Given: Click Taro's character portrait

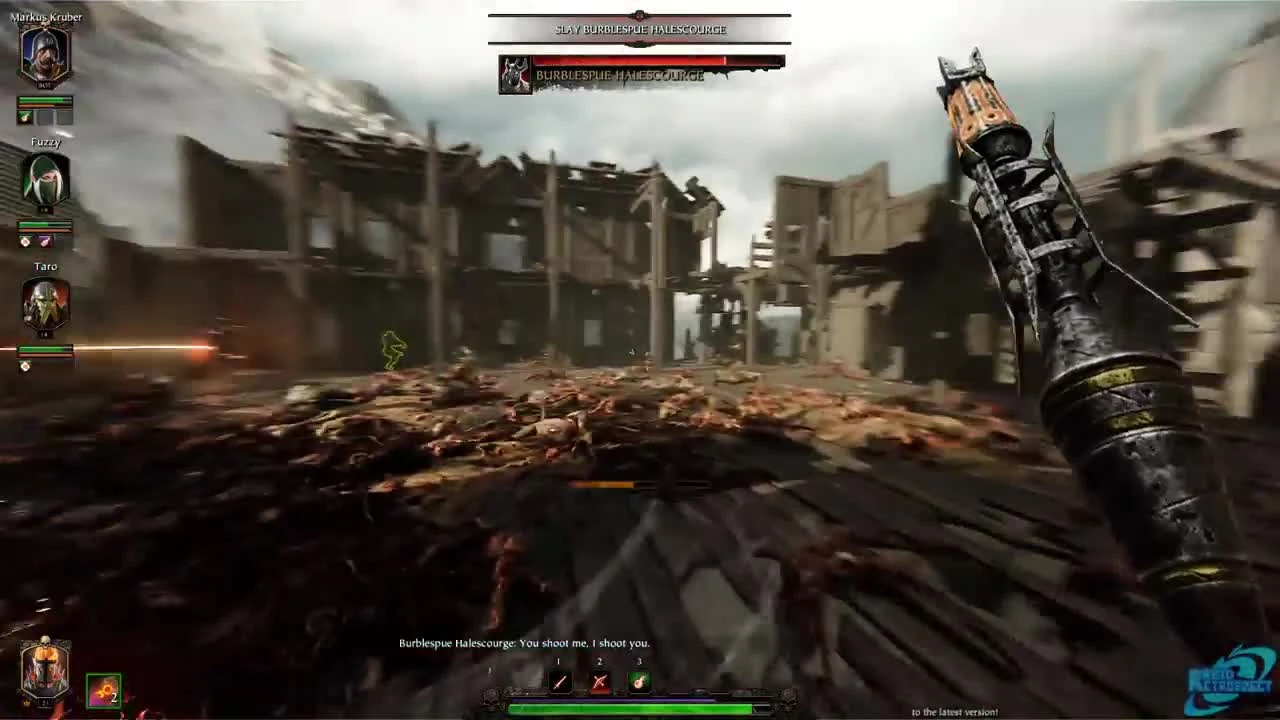Looking at the screenshot, I should click(45, 305).
